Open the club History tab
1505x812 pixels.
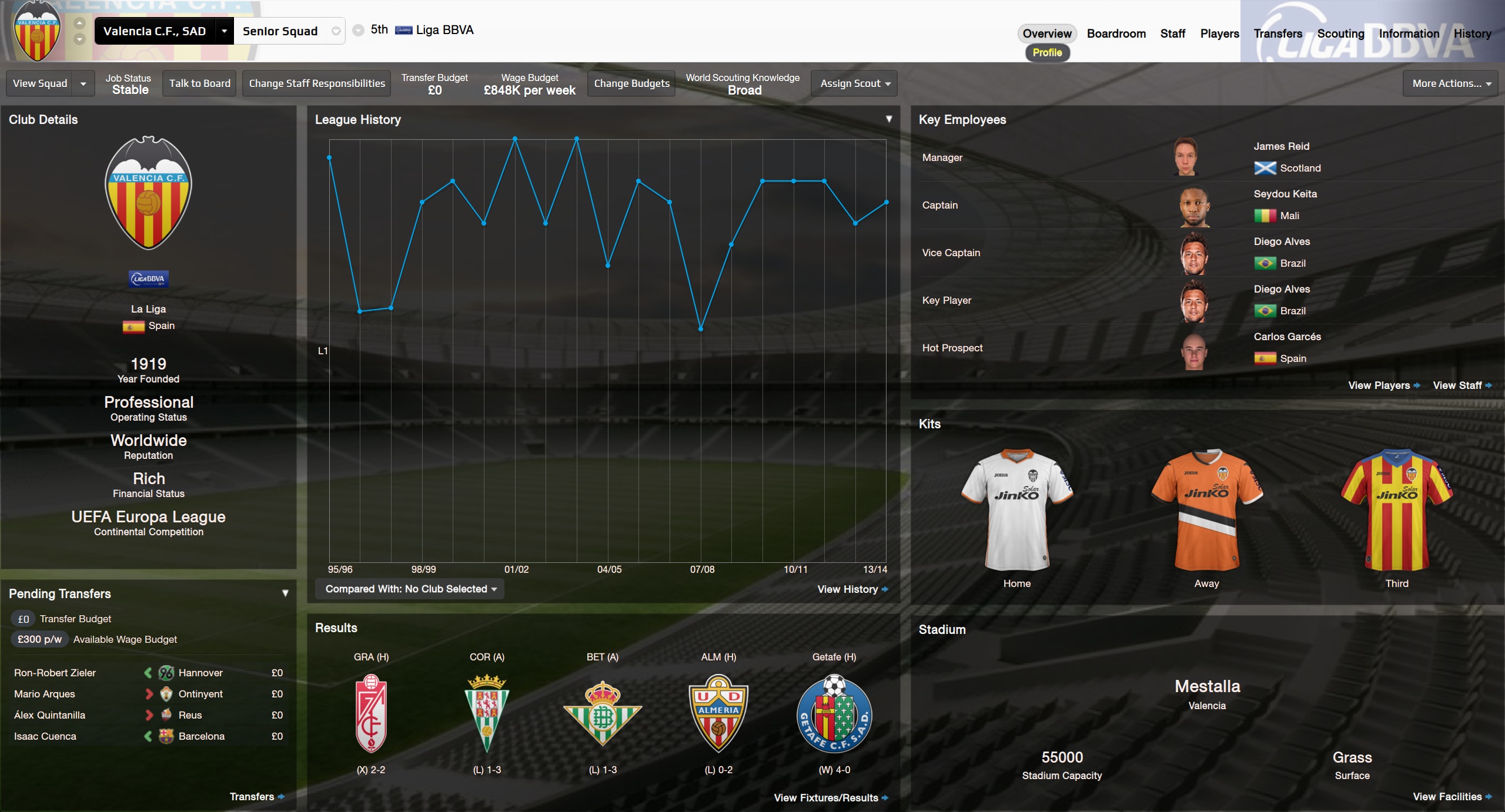coord(1472,33)
